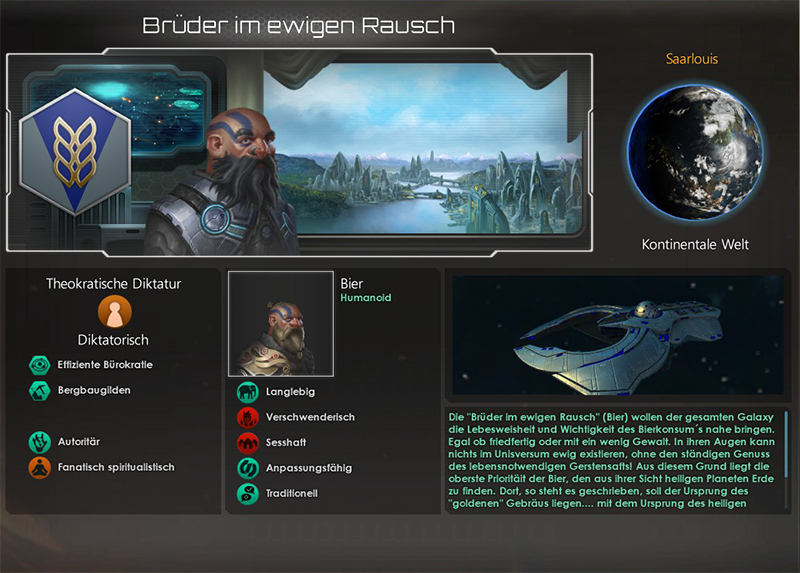Click the Langlebig trait icon
Viewport: 800px width, 573px height.
(x=247, y=391)
